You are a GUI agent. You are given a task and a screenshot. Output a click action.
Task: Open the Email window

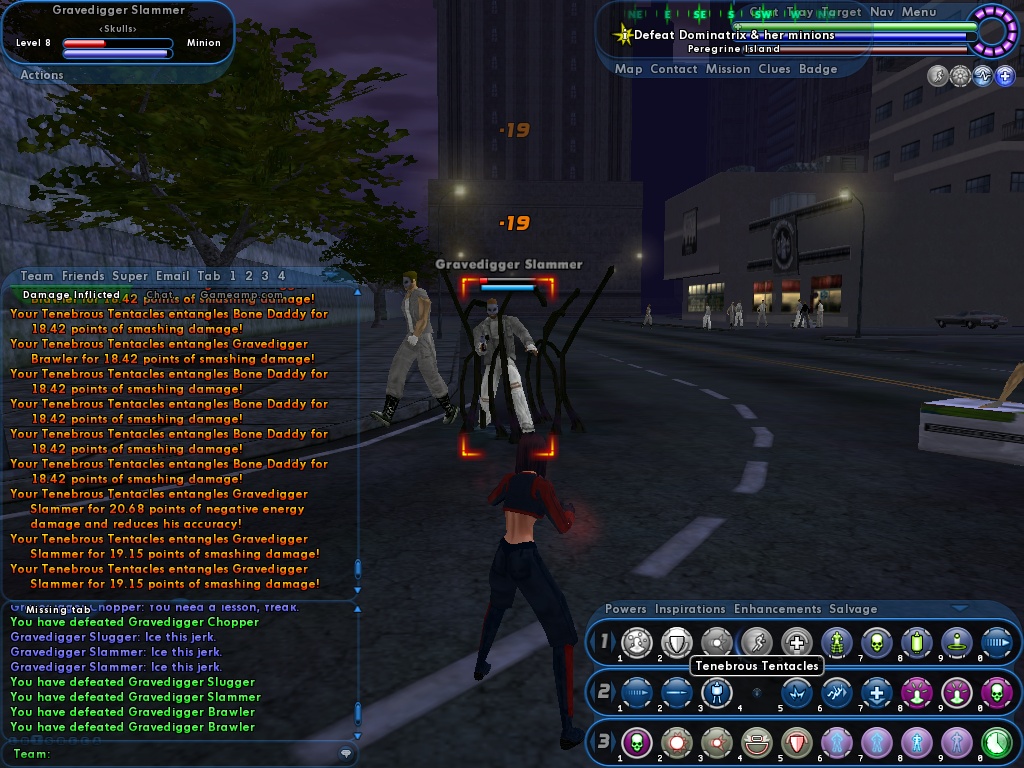click(172, 276)
